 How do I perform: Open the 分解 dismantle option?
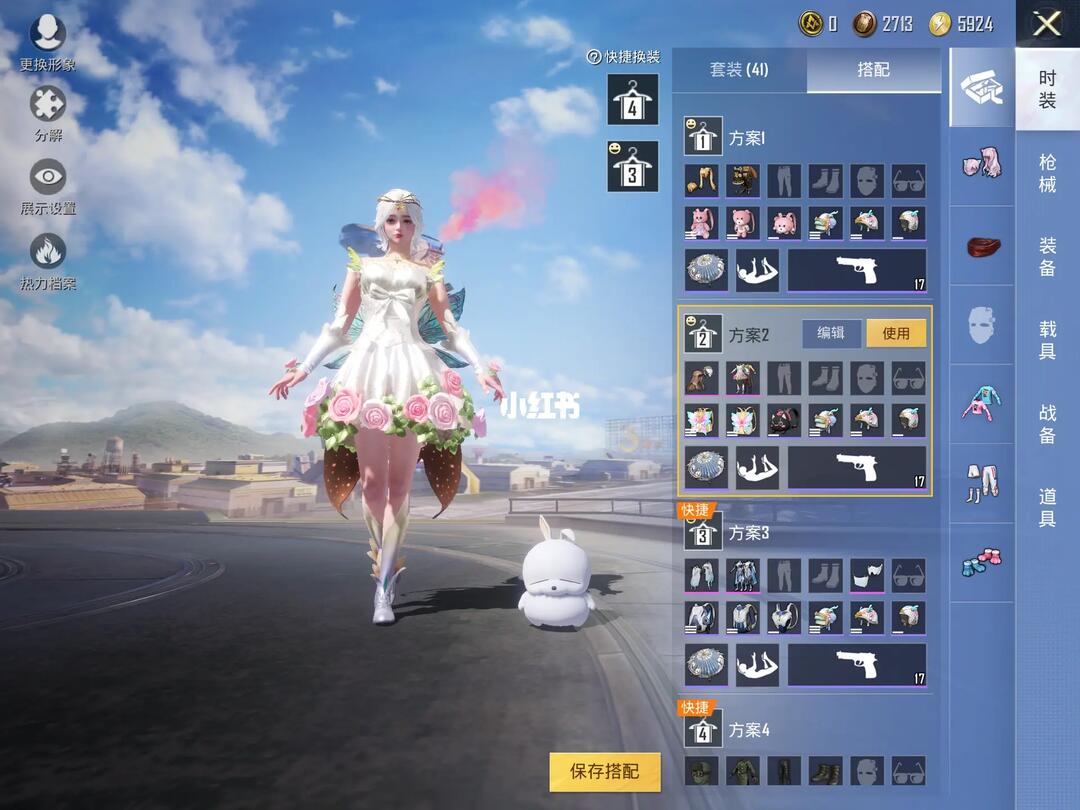click(48, 111)
